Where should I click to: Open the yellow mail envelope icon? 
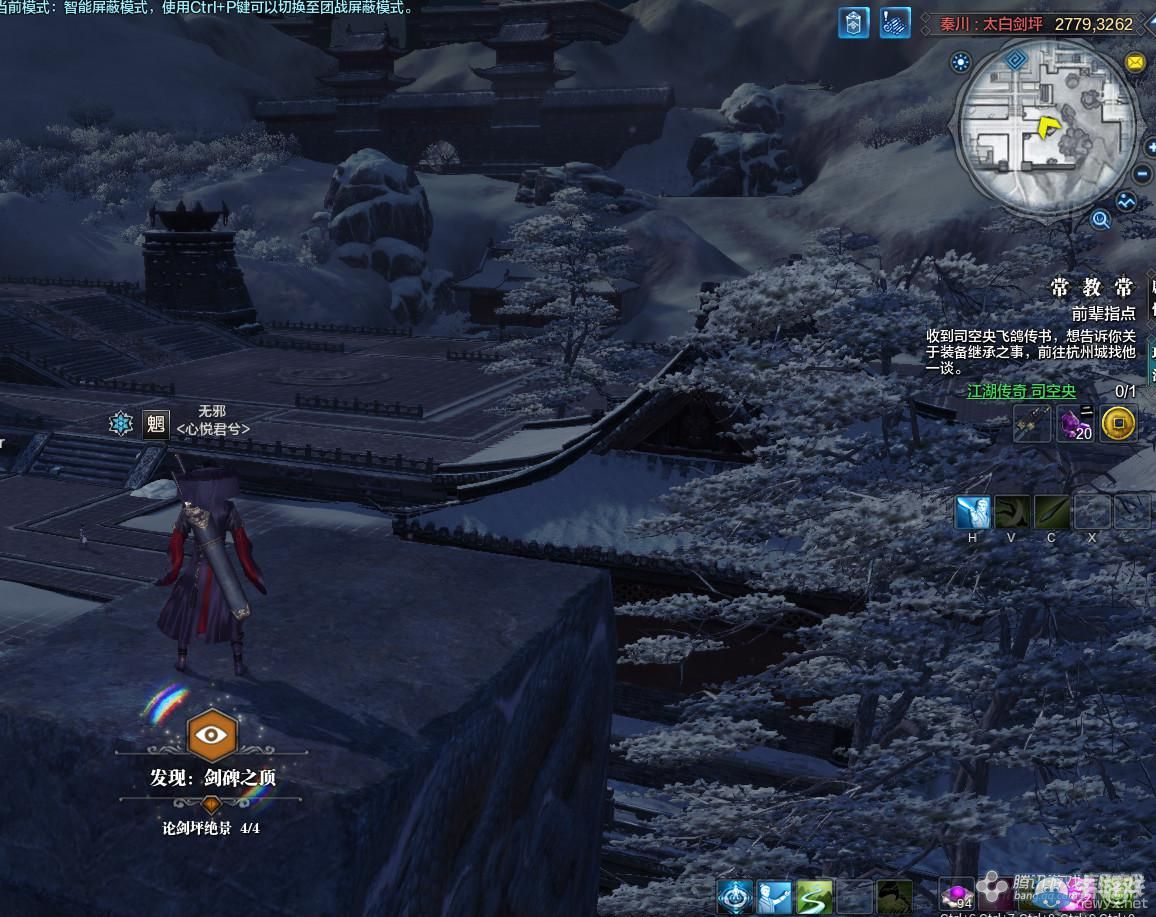pos(1135,62)
